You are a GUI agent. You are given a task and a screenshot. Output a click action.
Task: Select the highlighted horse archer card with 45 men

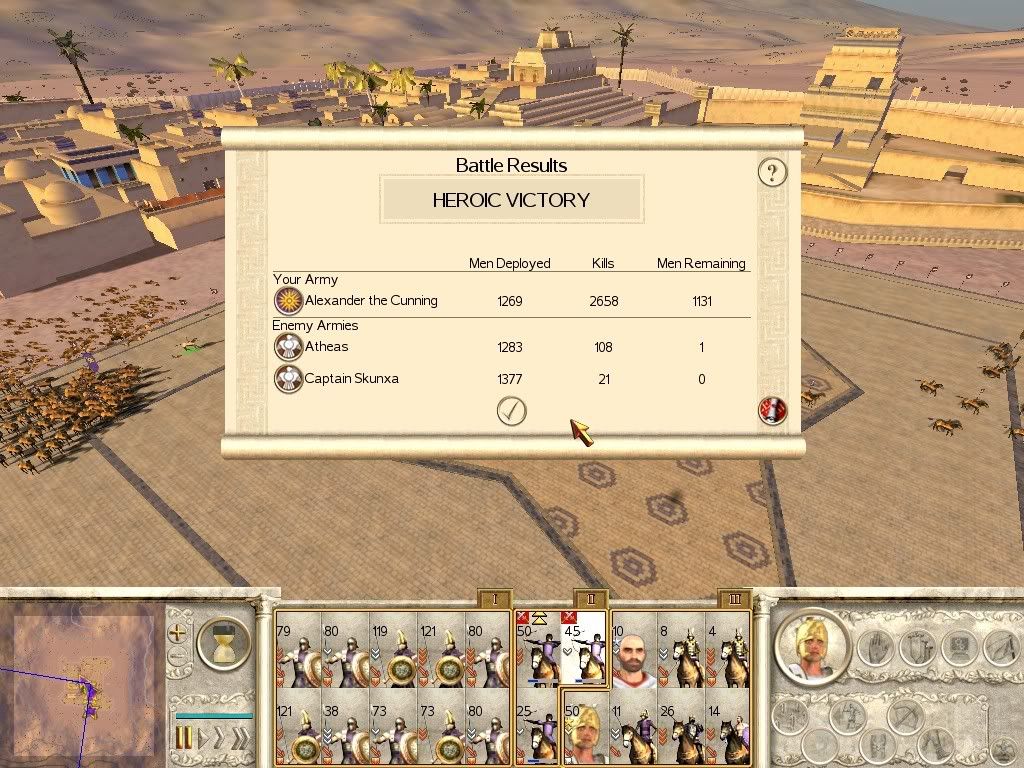click(585, 650)
